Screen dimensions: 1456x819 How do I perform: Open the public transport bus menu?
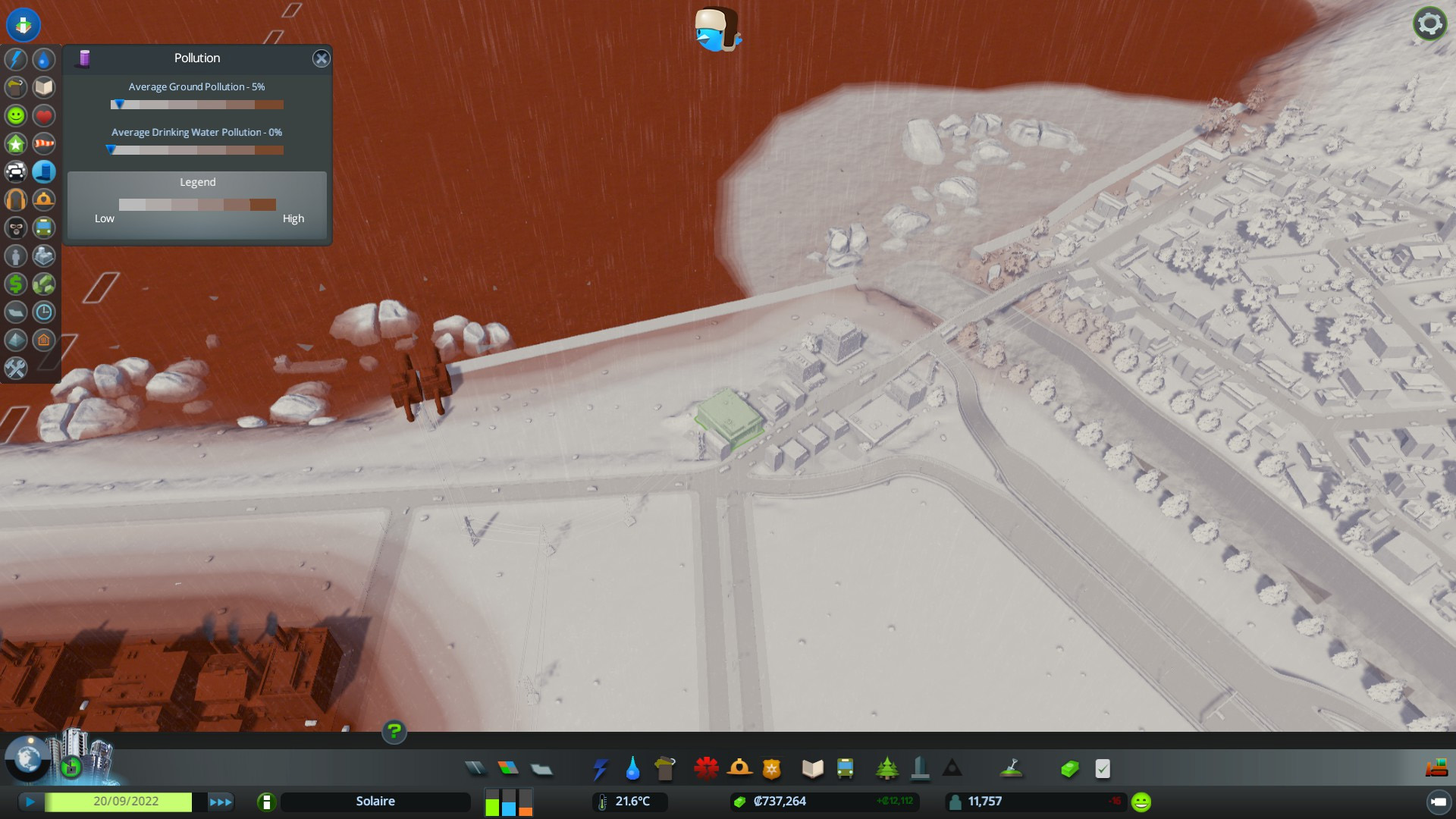click(x=845, y=769)
